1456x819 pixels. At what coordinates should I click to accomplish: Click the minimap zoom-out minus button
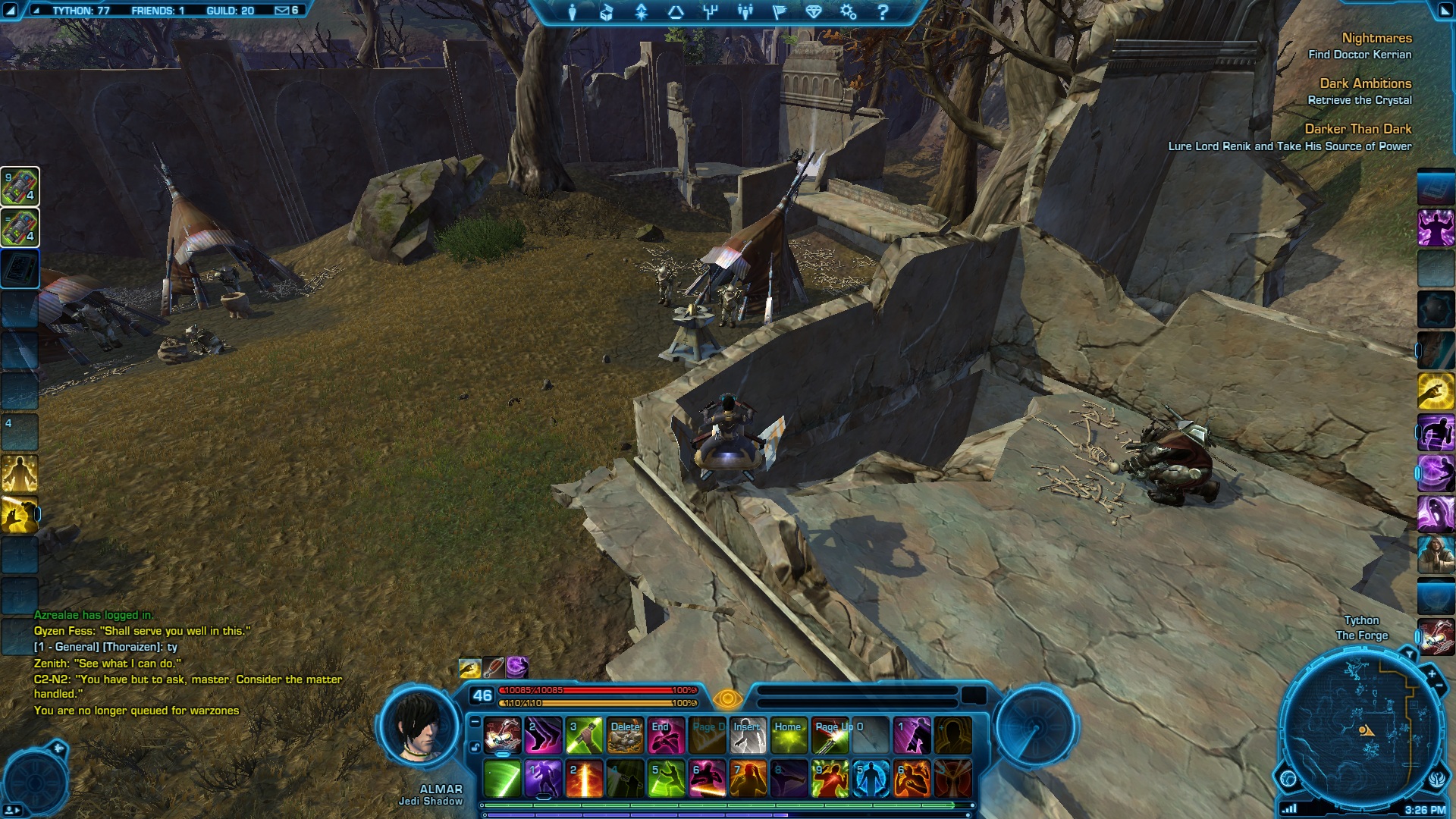click(x=1439, y=686)
